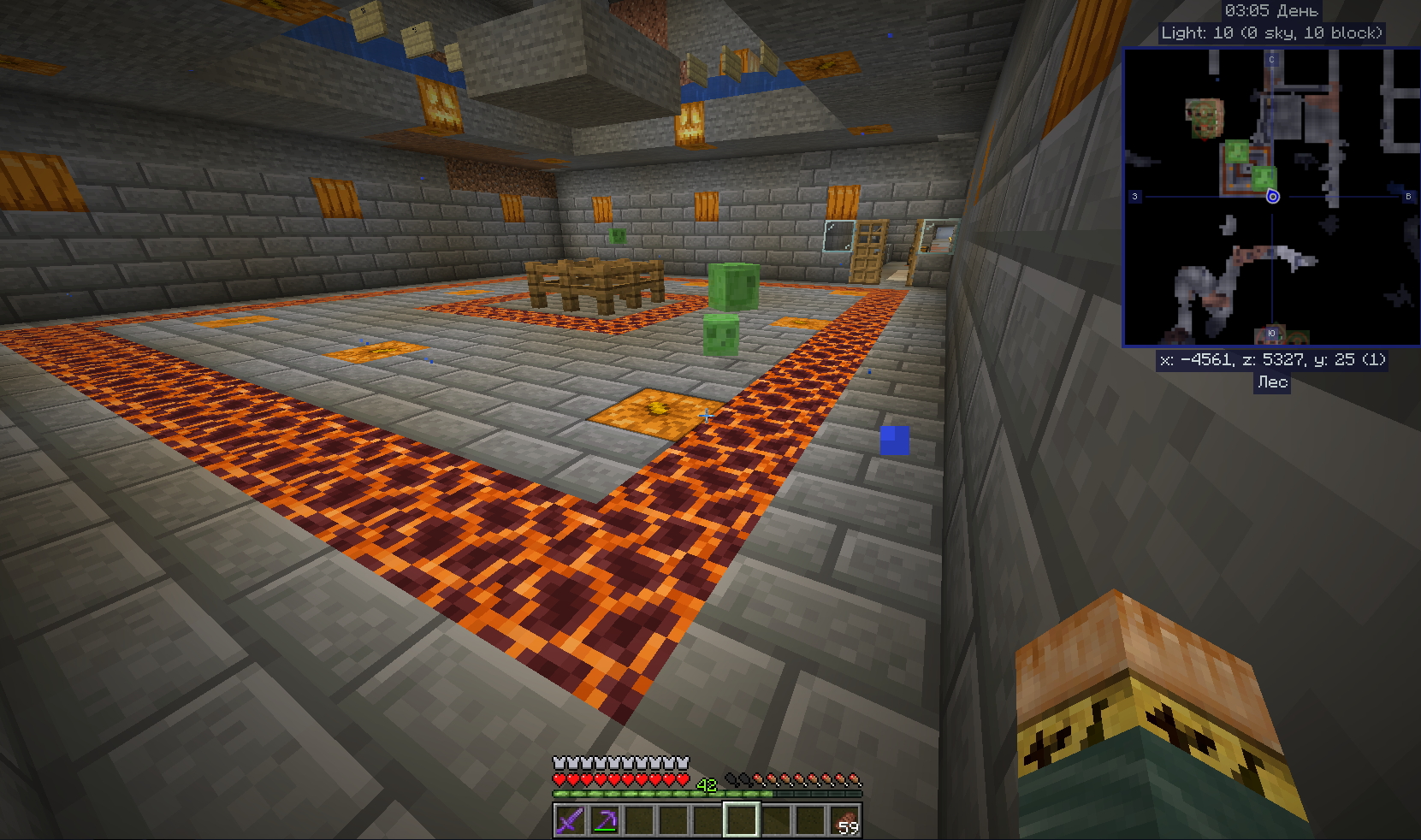Click the minimap in the corner

pyautogui.click(x=1270, y=197)
